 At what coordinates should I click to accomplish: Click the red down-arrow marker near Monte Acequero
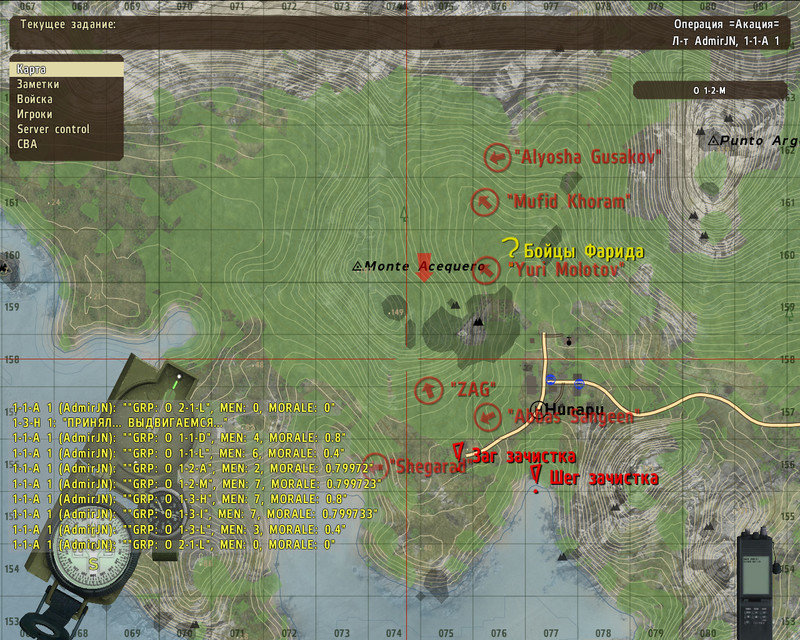[x=423, y=268]
